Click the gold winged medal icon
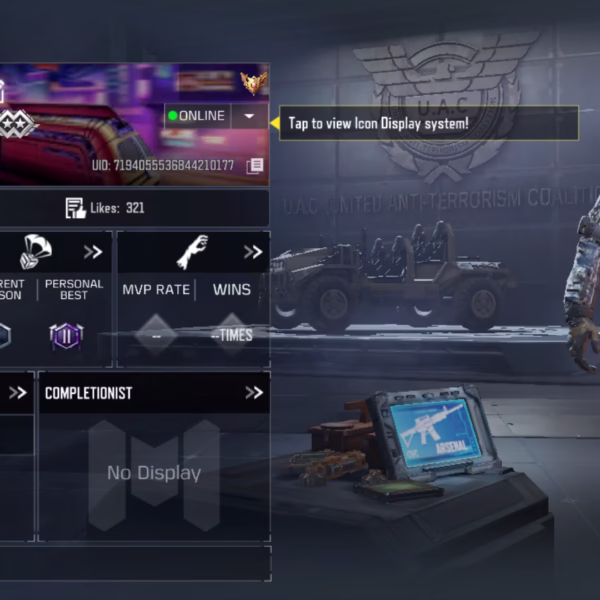Screen dimensions: 600x600 pos(253,82)
